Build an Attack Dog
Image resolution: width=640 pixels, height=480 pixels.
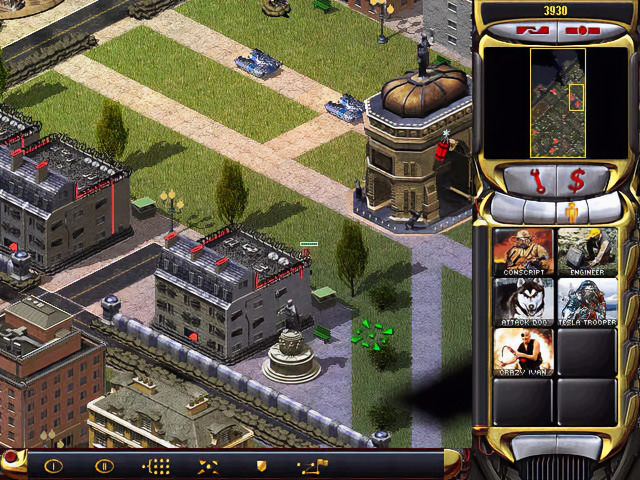[x=522, y=300]
